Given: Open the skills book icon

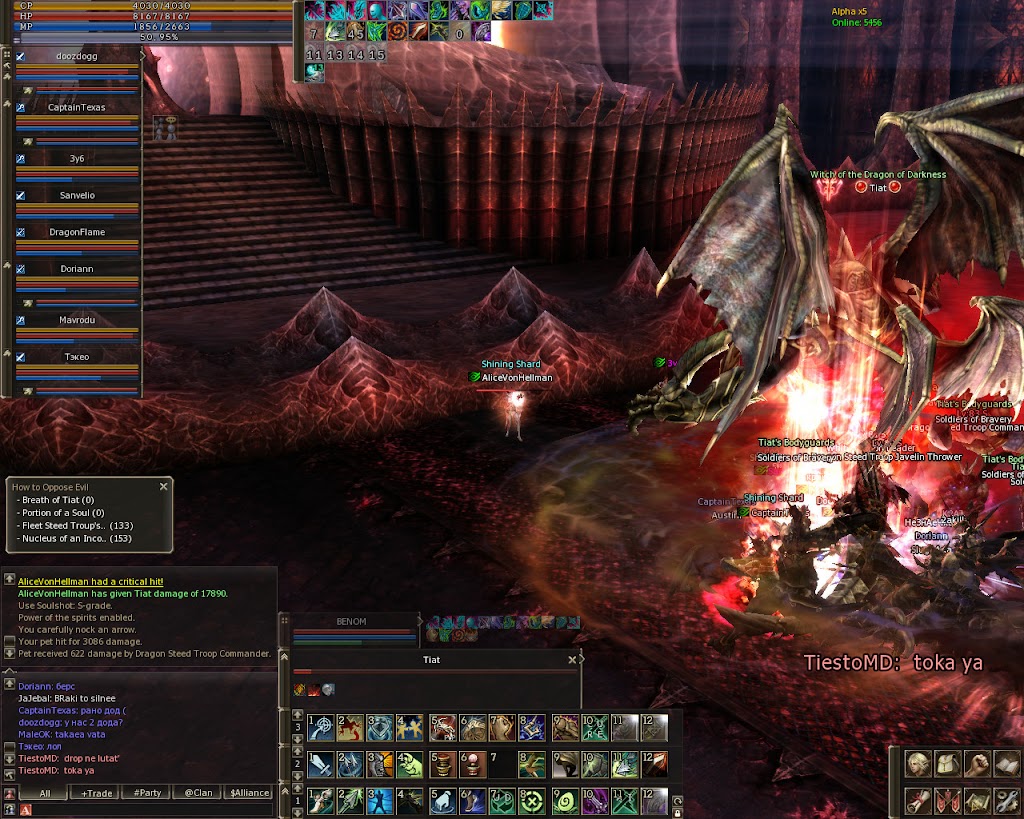Looking at the screenshot, I should (x=1005, y=765).
